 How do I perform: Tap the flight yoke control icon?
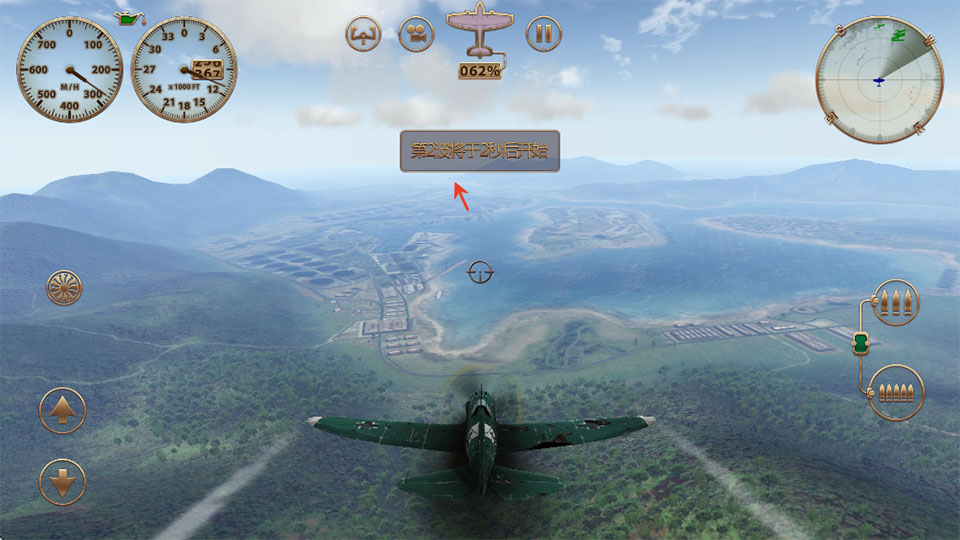tap(363, 34)
